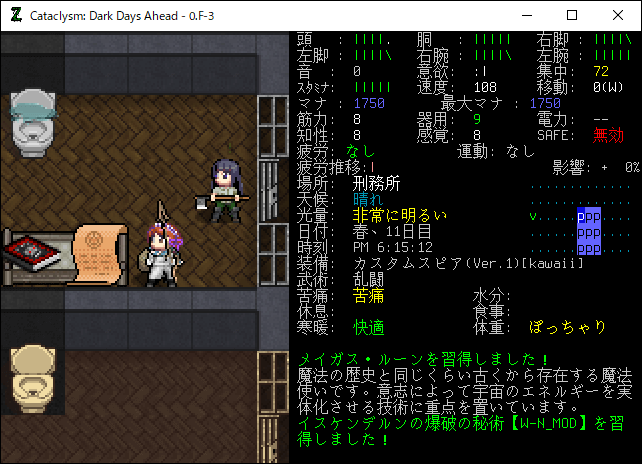This screenshot has width=642, height=464.
Task: Close the Cataclysm game window
Action: click(x=618, y=15)
